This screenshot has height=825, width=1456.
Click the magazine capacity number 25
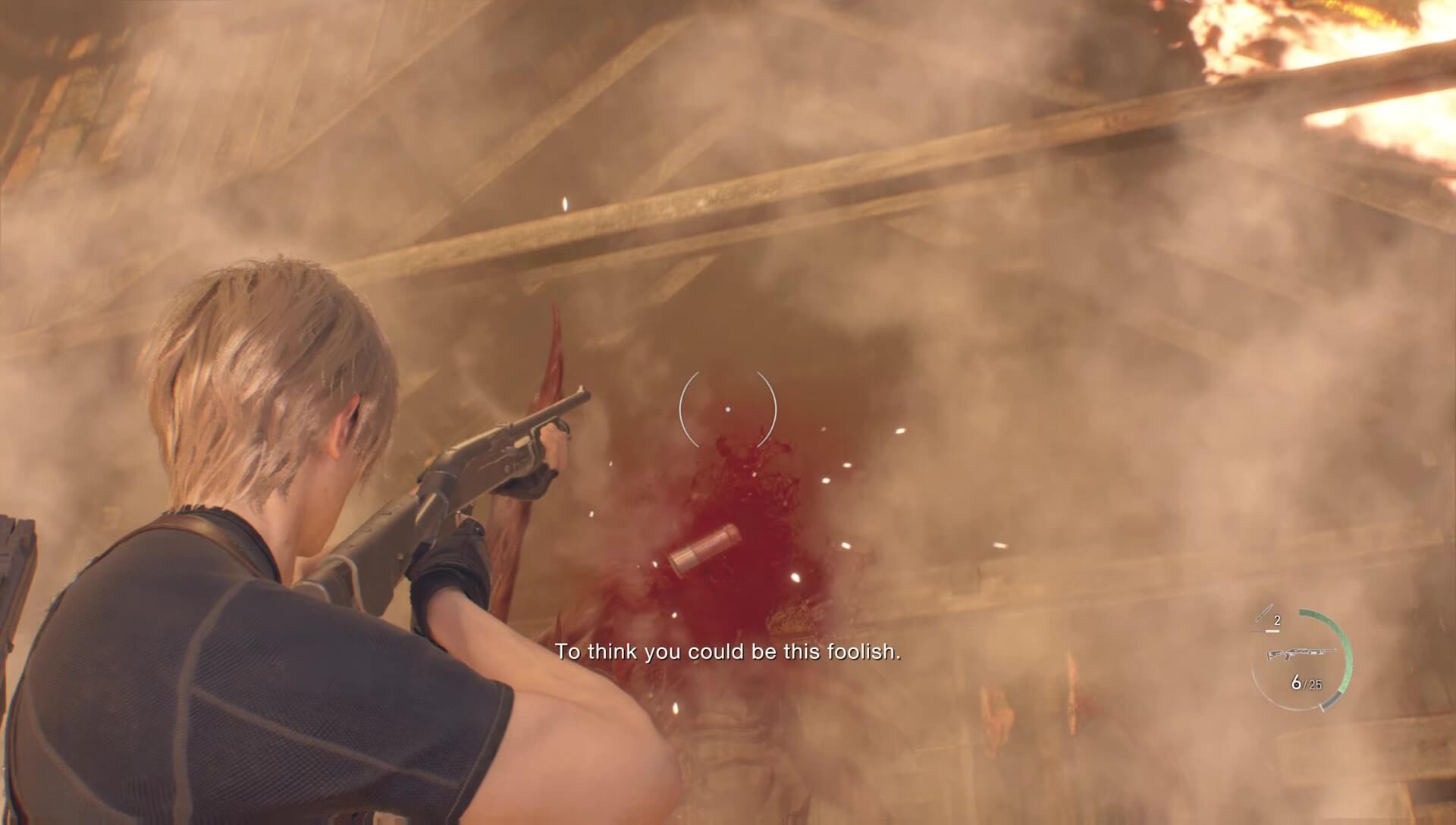pyautogui.click(x=1314, y=684)
